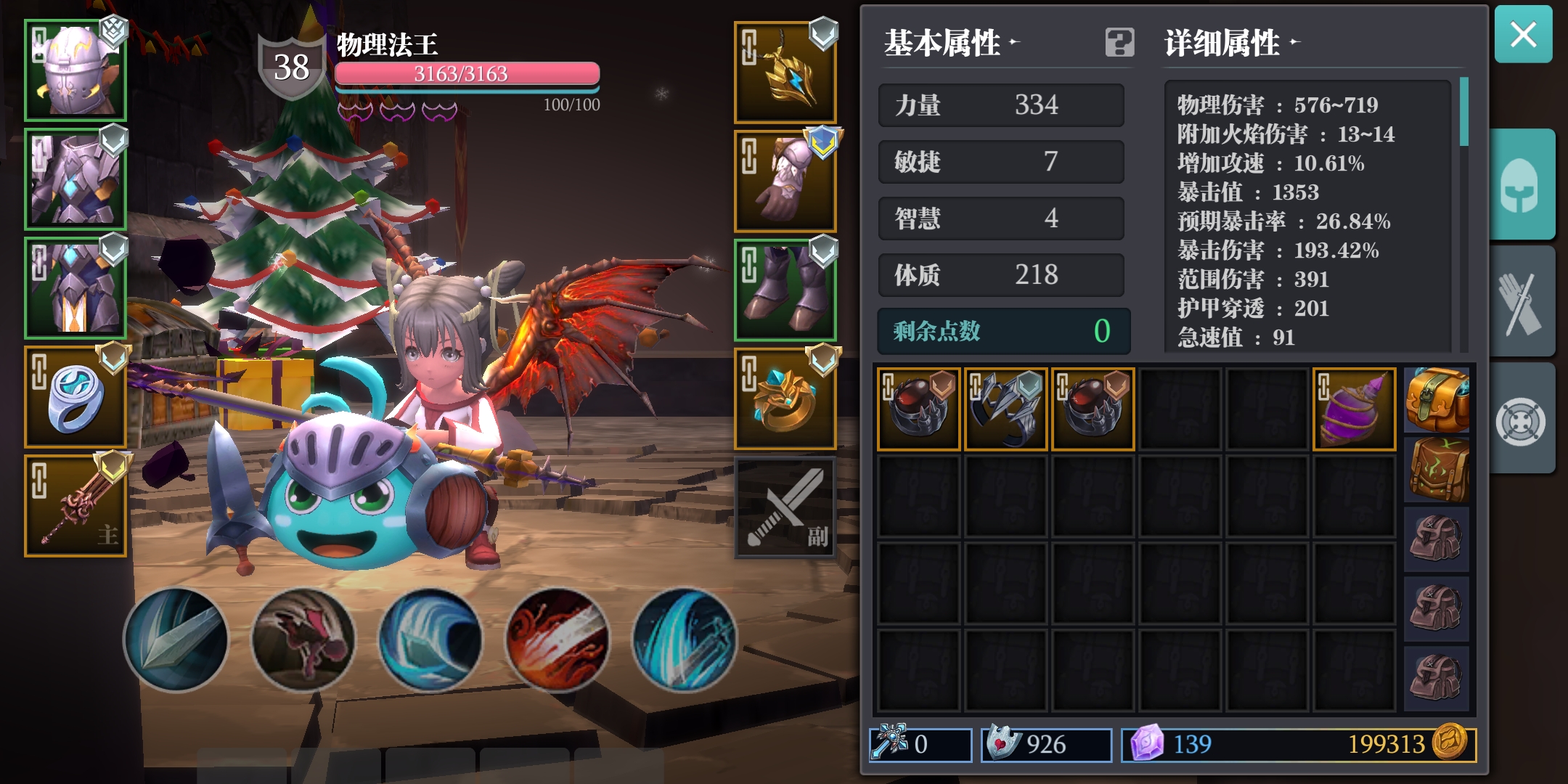Open the orange satchel bag icon
The image size is (1568, 784).
coord(1437,400)
